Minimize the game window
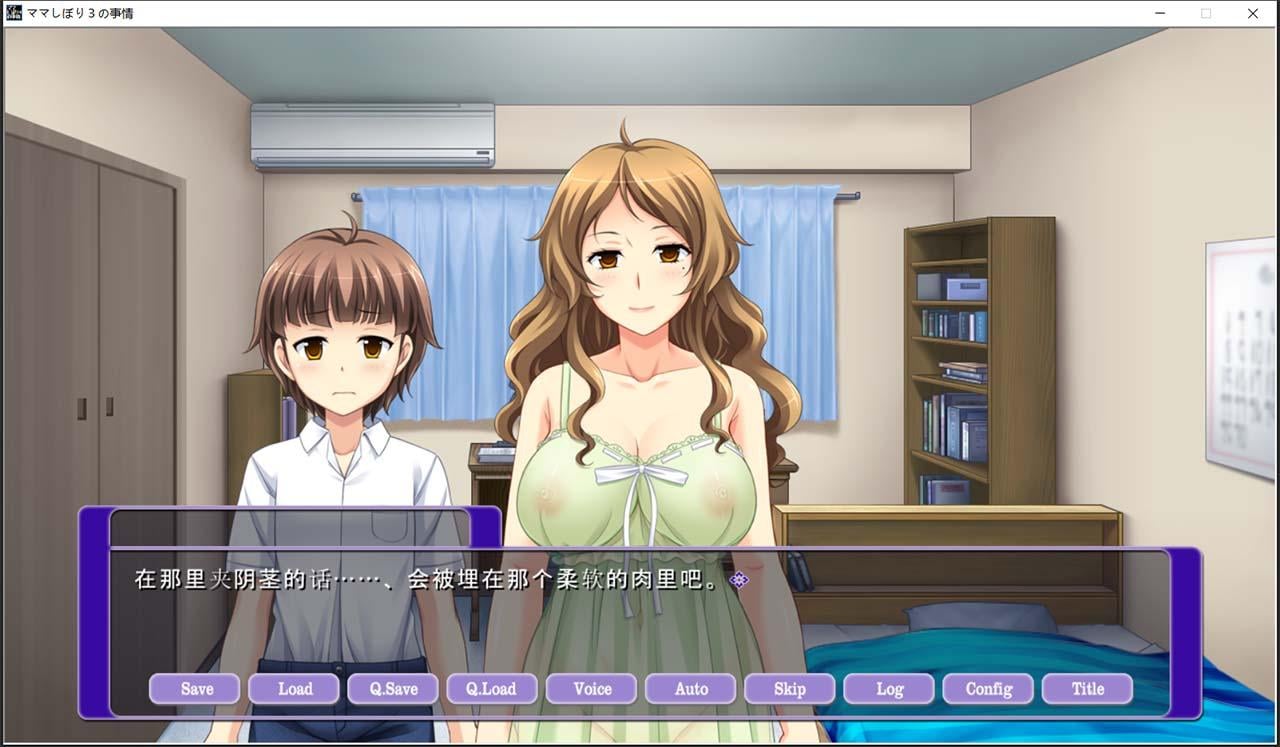The height and width of the screenshot is (747, 1280). 1160,13
